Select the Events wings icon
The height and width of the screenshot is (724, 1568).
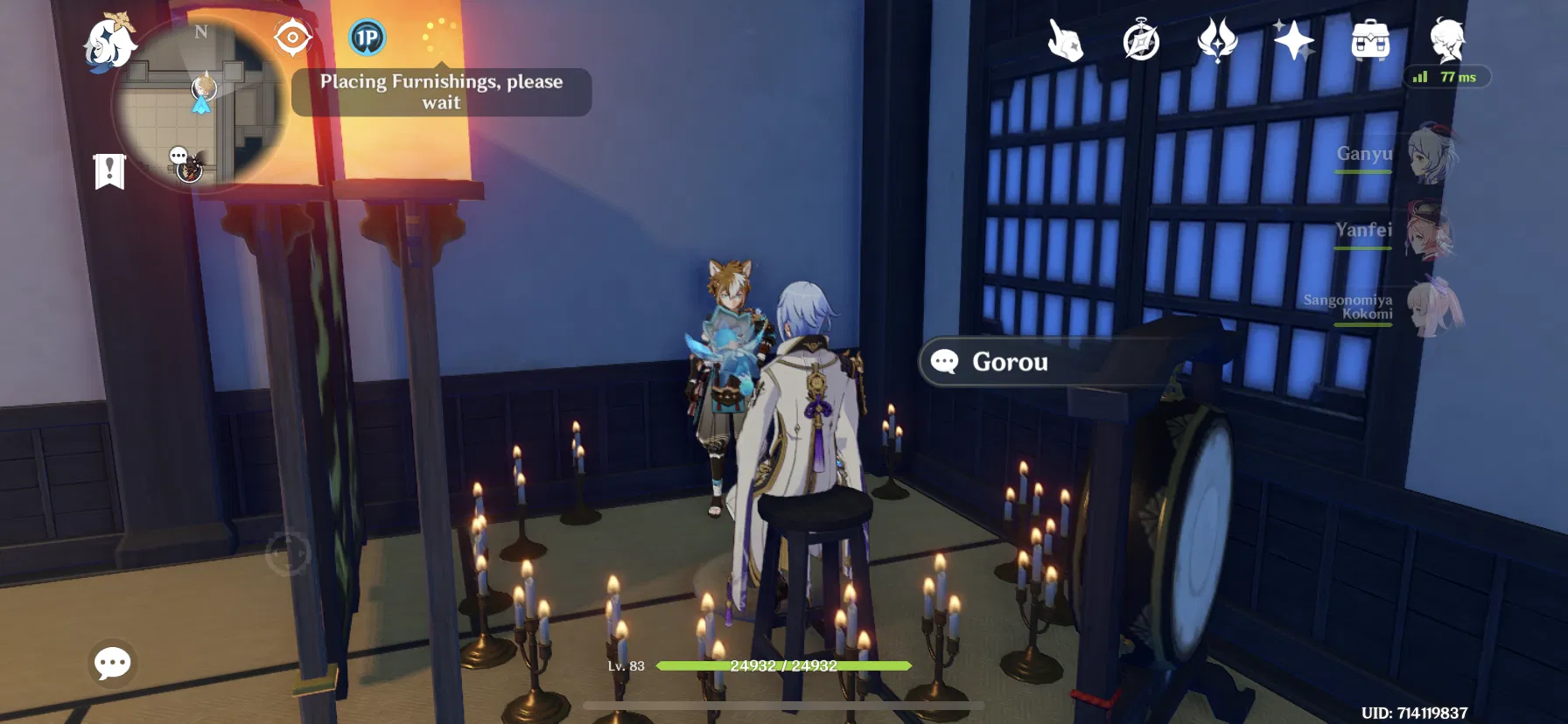pos(1218,39)
